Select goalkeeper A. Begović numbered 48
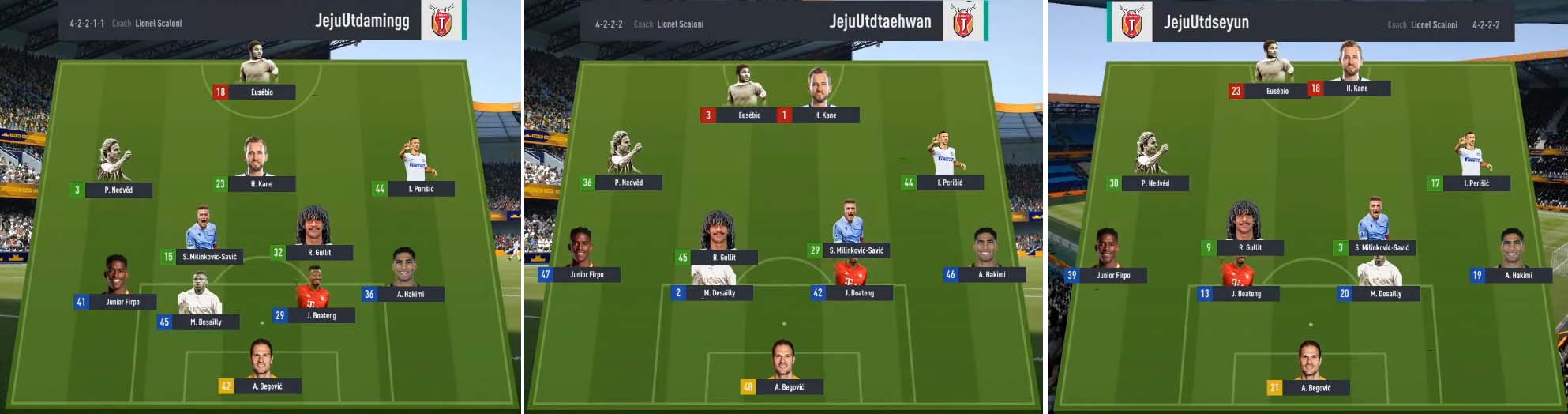Image resolution: width=1568 pixels, height=414 pixels. pyautogui.click(x=789, y=387)
